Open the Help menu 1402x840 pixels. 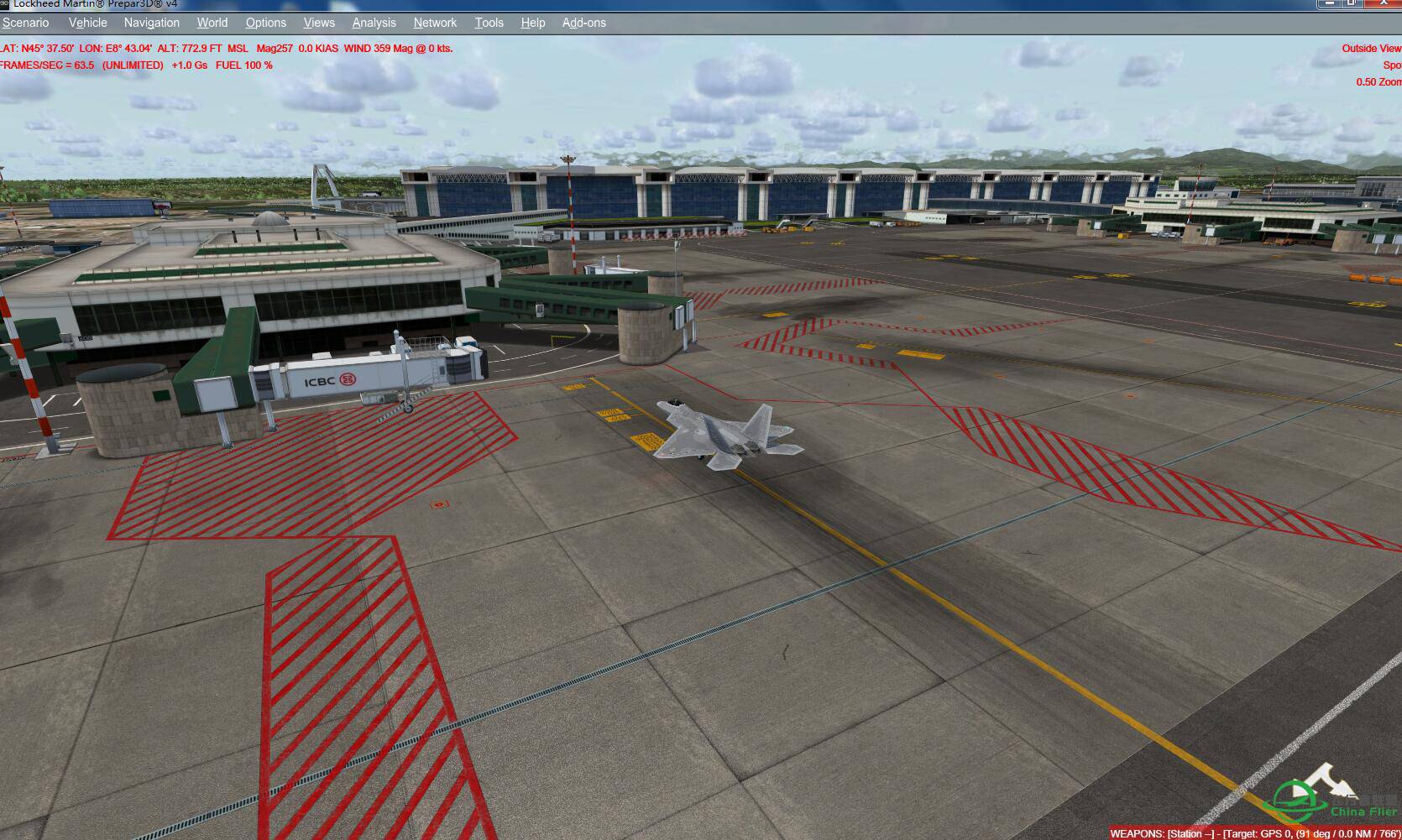click(x=532, y=23)
